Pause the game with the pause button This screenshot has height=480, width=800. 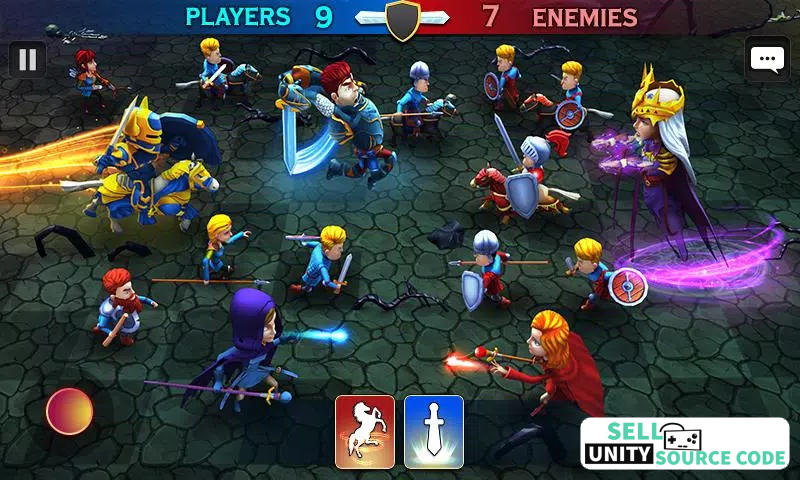coord(28,60)
